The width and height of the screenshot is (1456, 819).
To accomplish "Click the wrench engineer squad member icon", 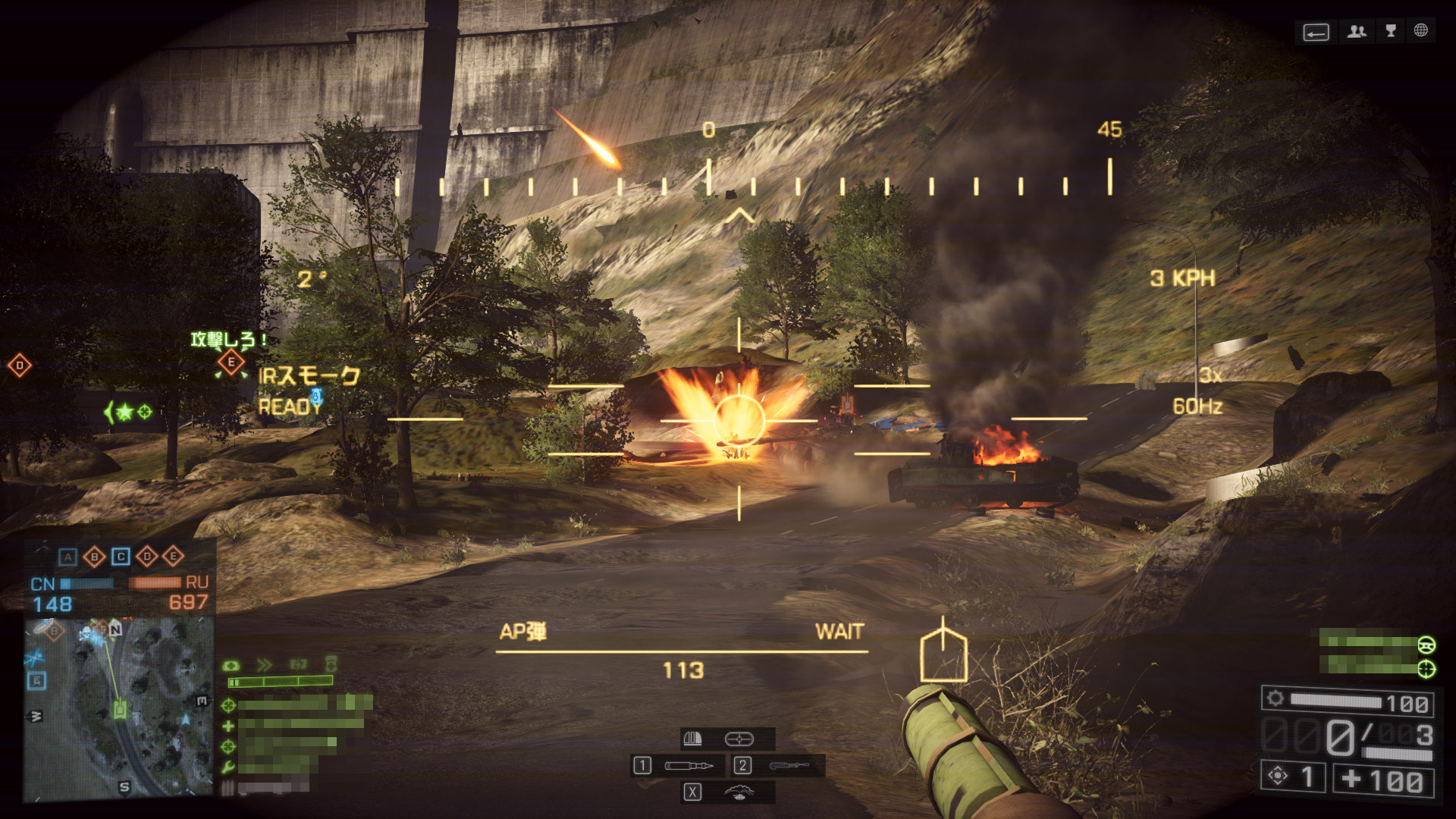I will coord(228,767).
